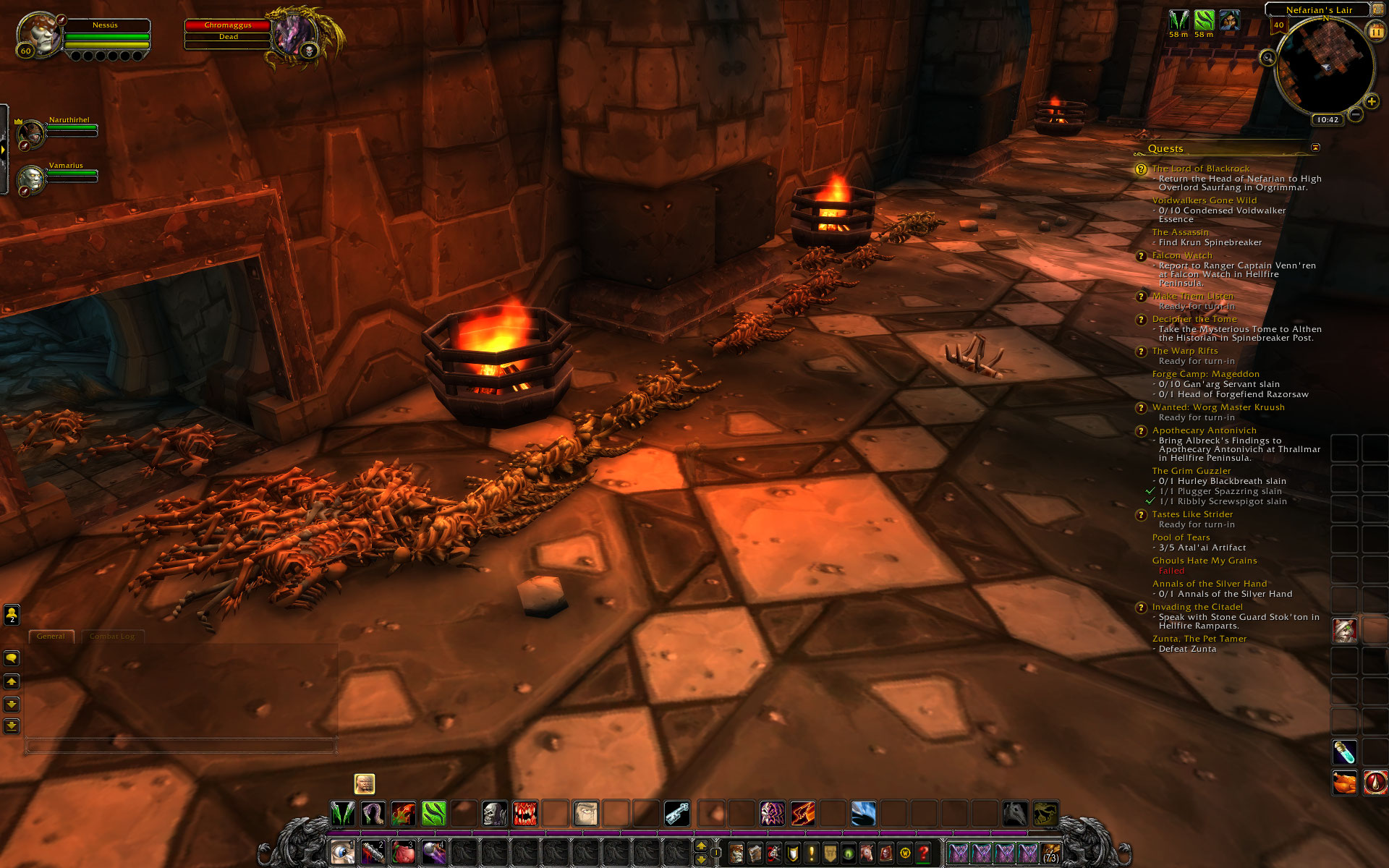Open the red question mark help button
Screen dimensions: 1389x868
point(924,854)
